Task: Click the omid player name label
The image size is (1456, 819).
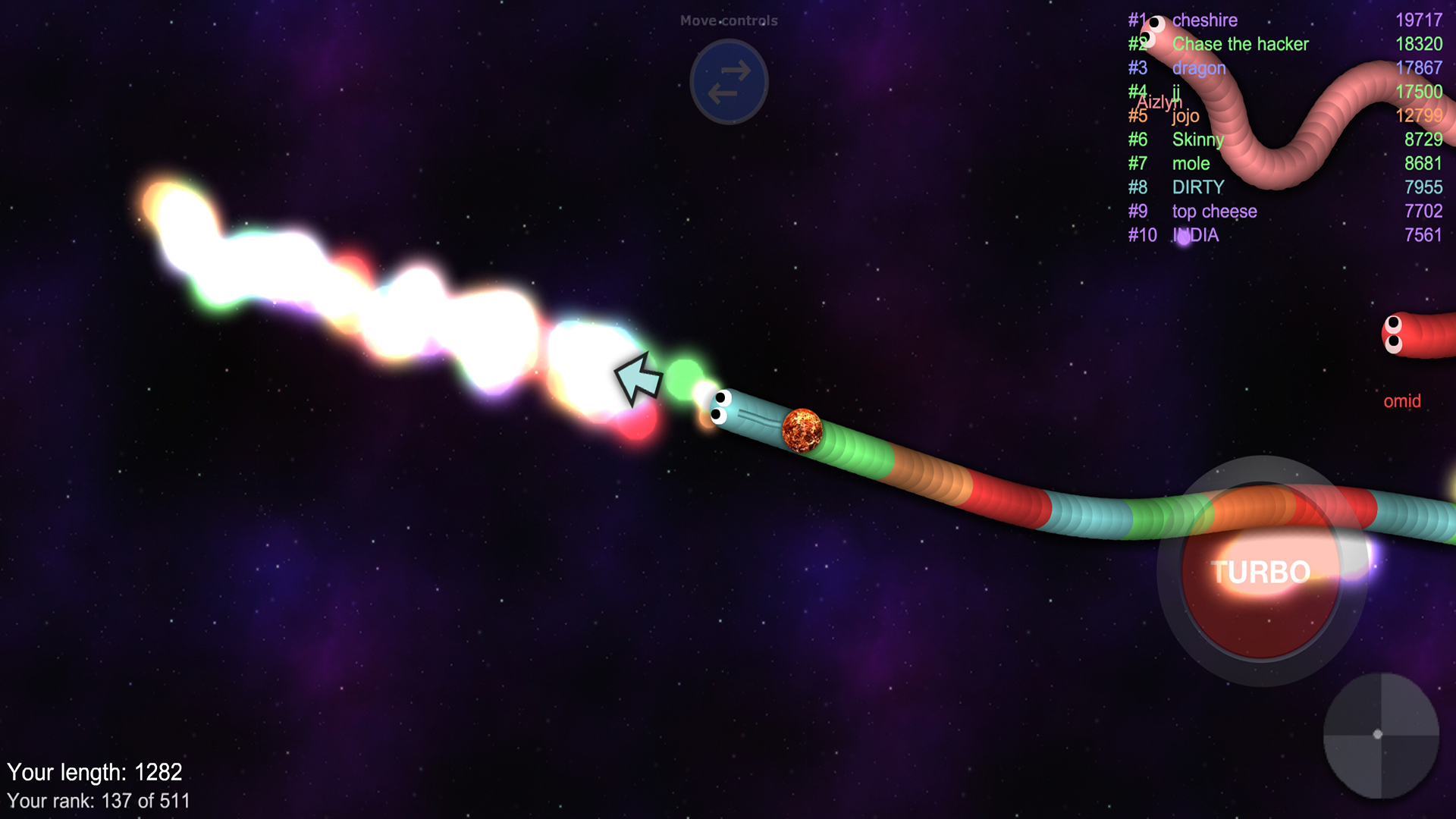Action: 1402,401
